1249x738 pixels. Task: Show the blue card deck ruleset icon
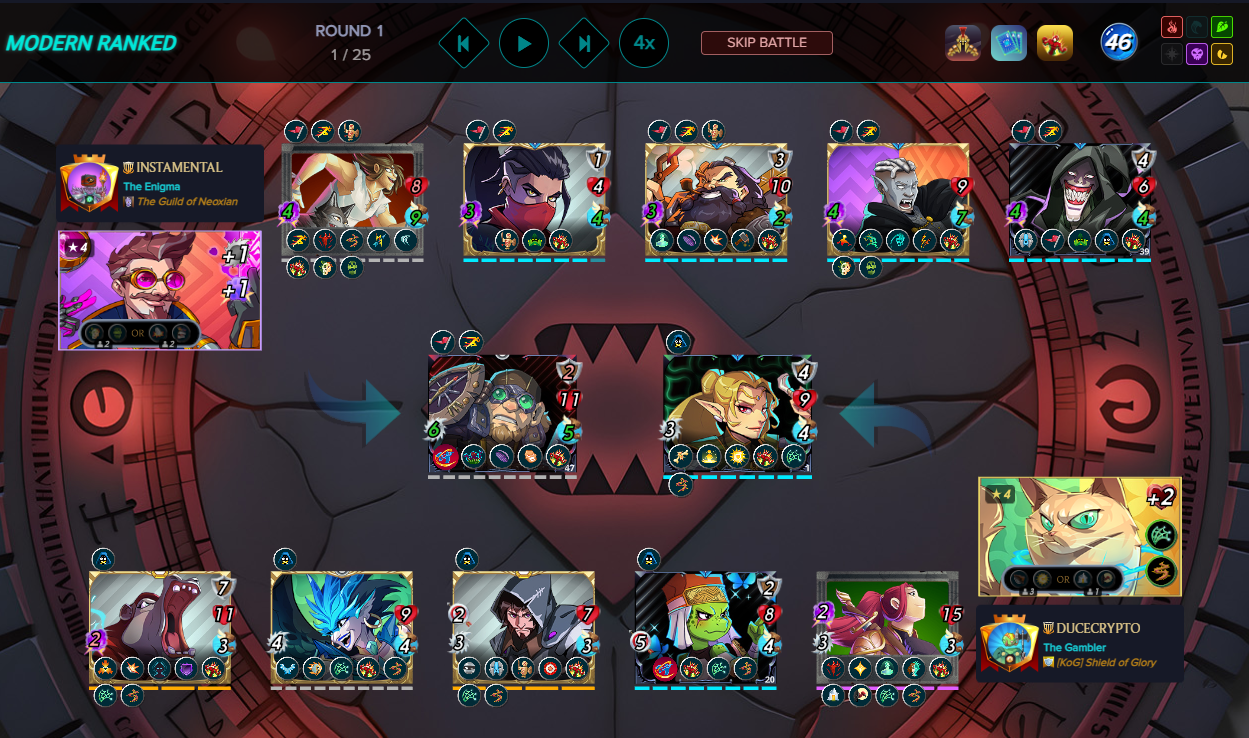(x=1009, y=43)
